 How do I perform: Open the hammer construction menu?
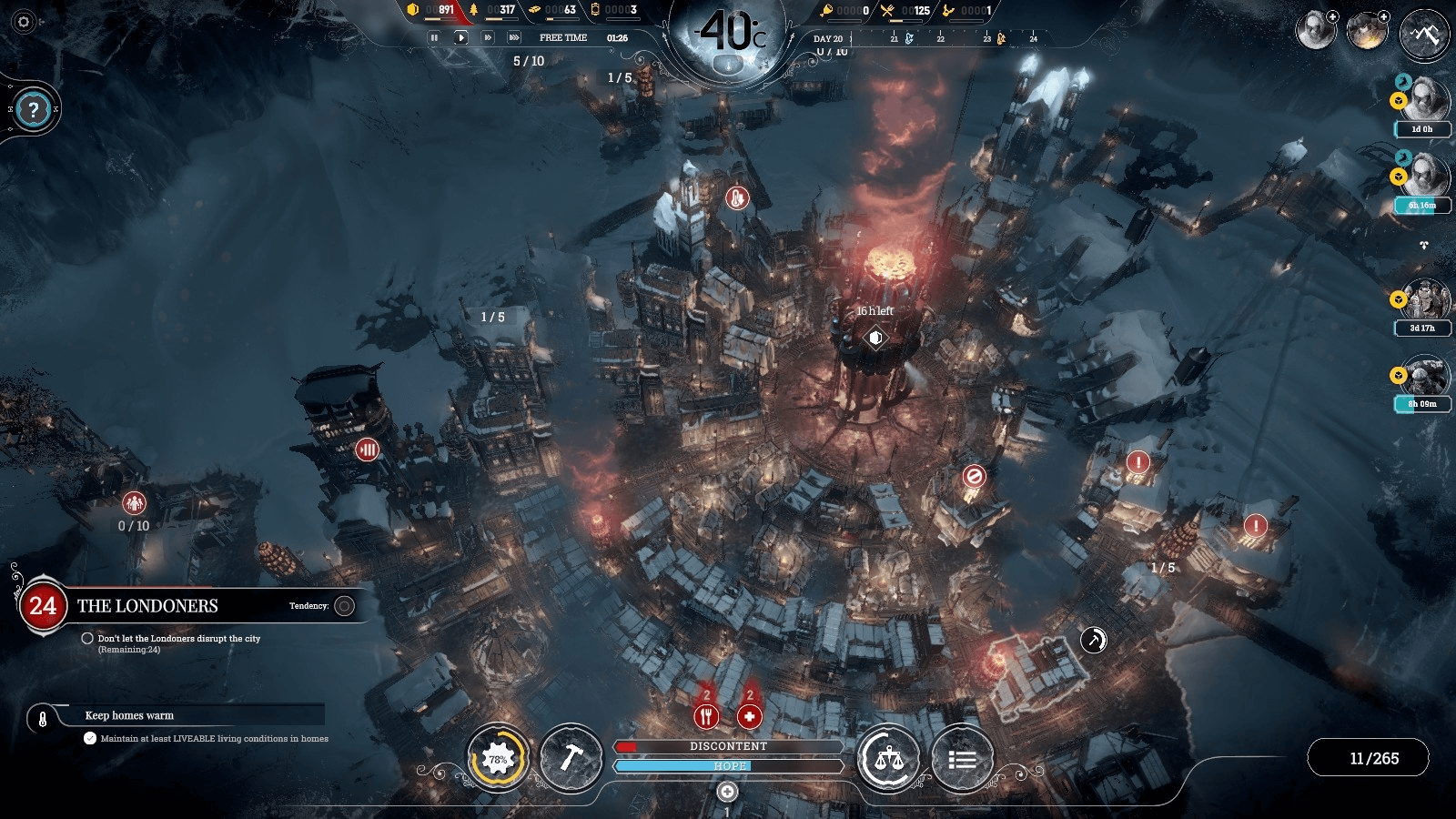(x=571, y=758)
